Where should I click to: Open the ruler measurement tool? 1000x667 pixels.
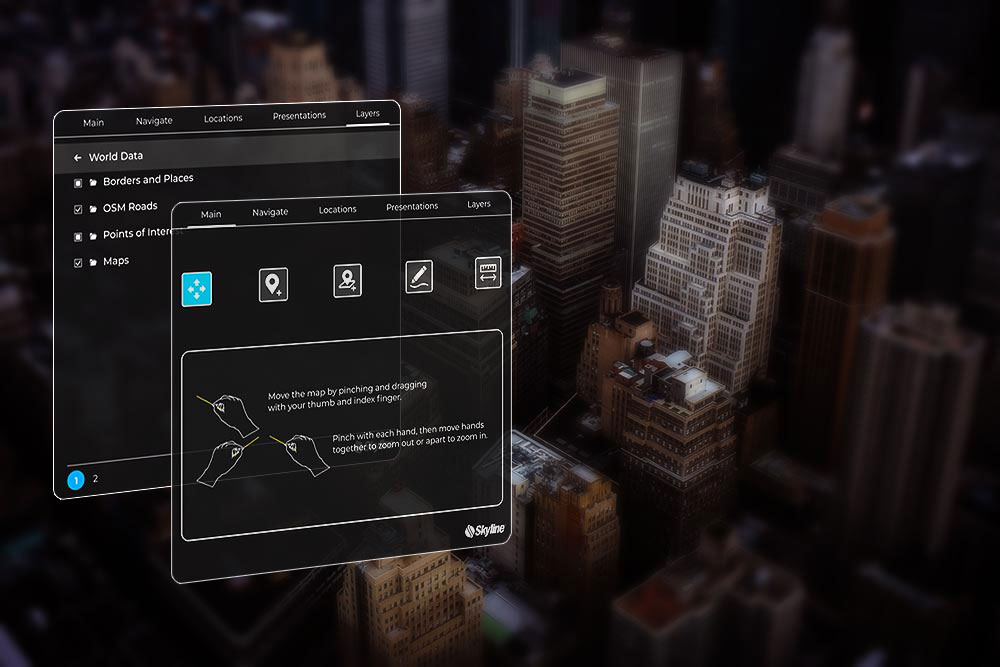(x=488, y=273)
